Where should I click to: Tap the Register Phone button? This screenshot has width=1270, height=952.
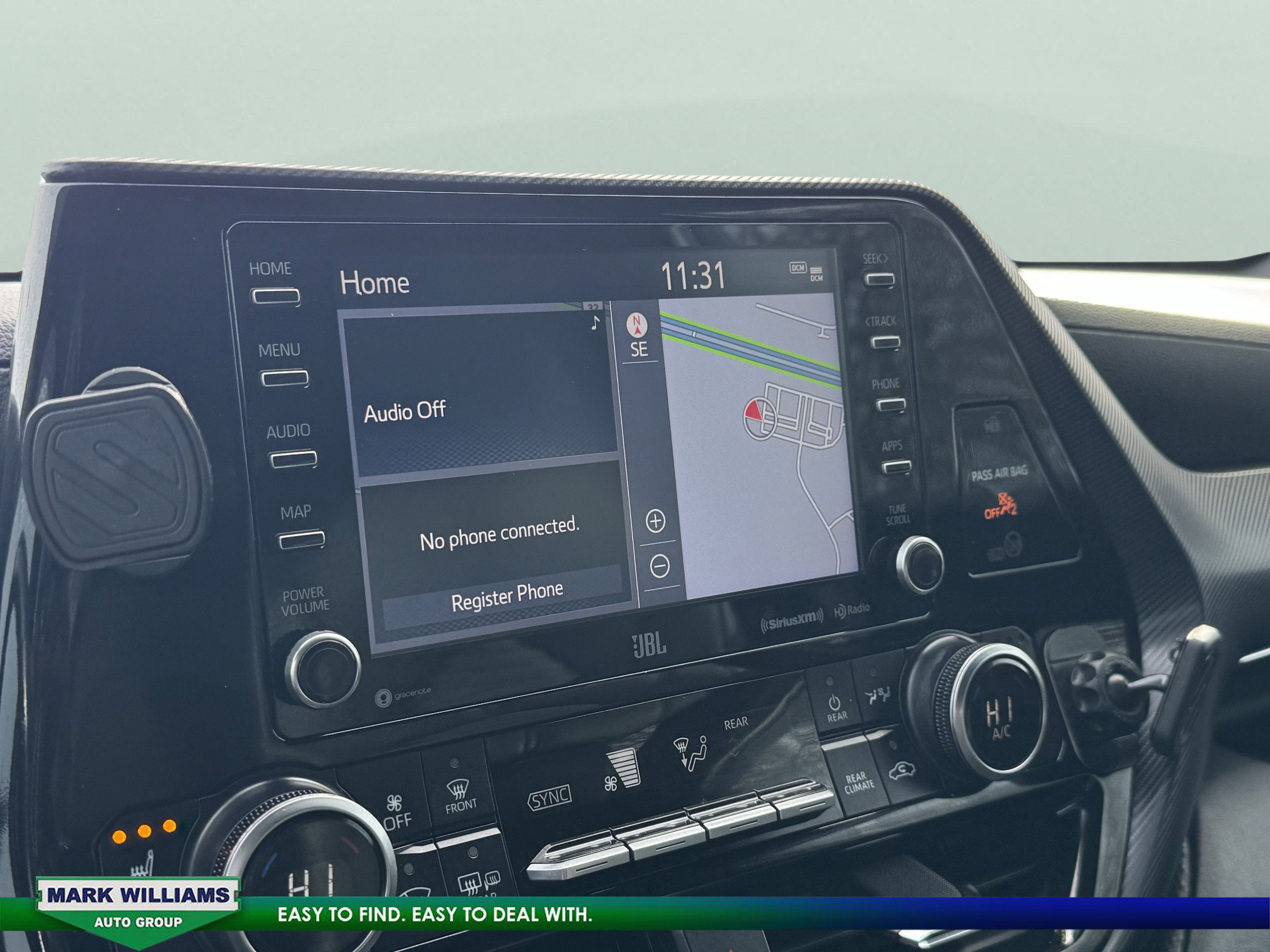506,596
